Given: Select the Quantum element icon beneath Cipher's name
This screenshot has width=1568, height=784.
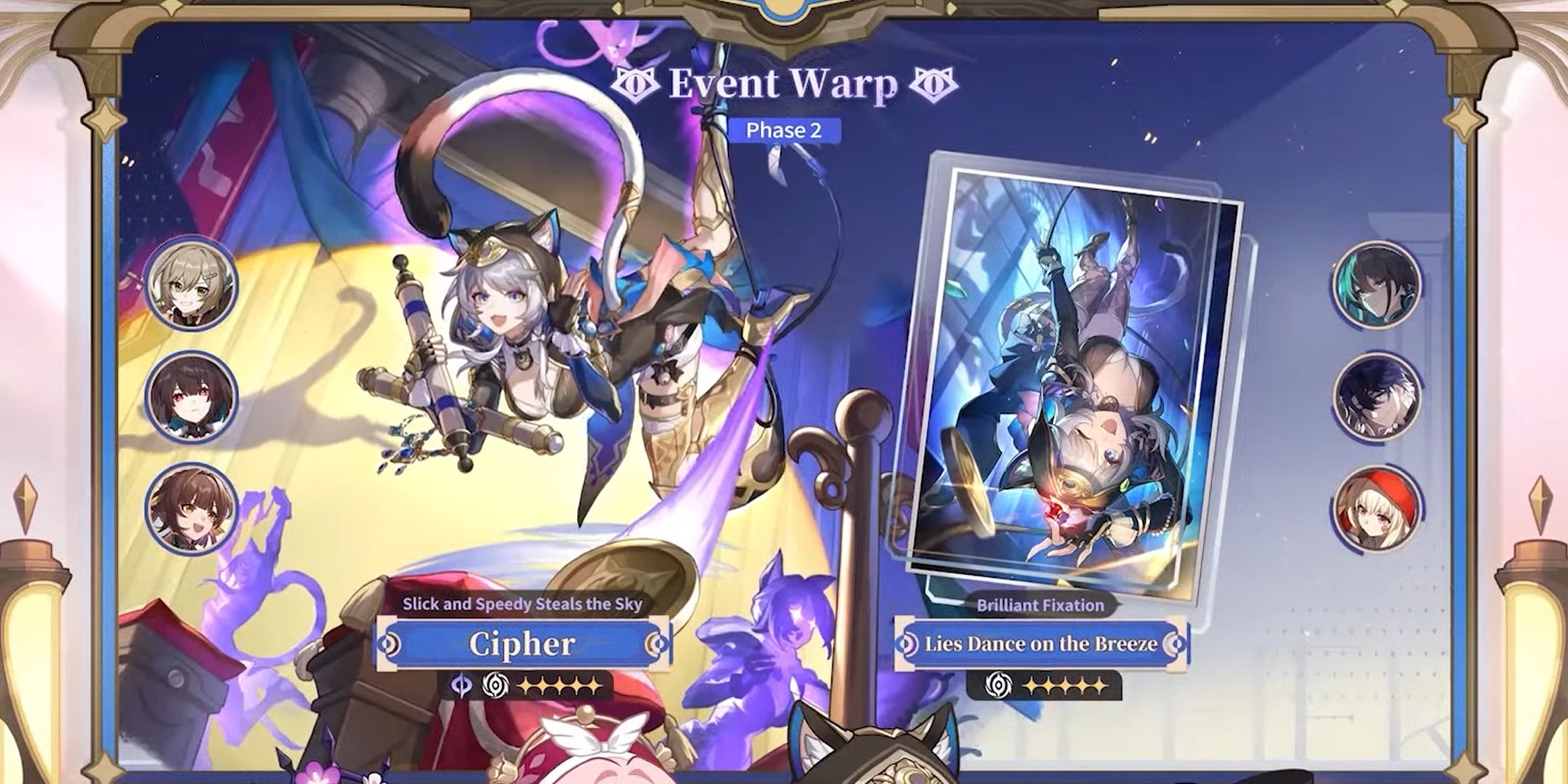Looking at the screenshot, I should pyautogui.click(x=461, y=685).
